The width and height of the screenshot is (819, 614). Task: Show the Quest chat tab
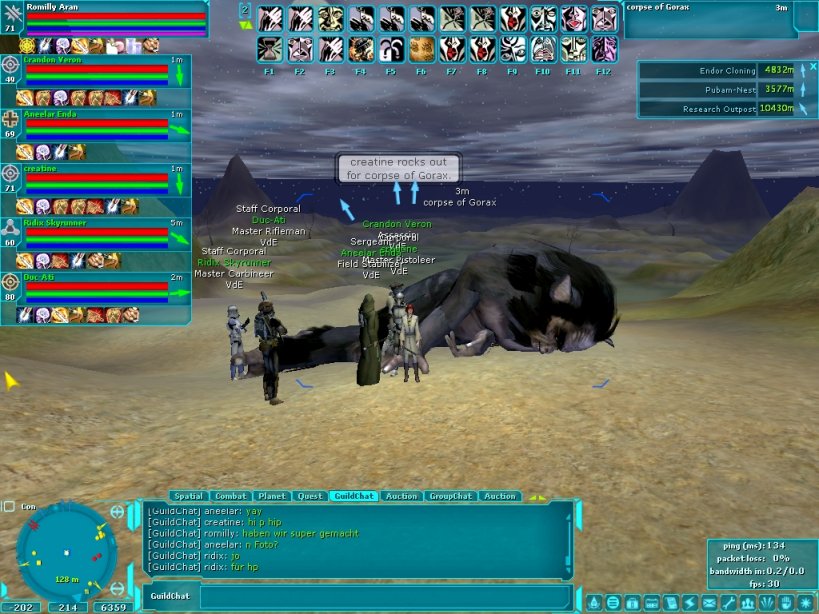310,496
